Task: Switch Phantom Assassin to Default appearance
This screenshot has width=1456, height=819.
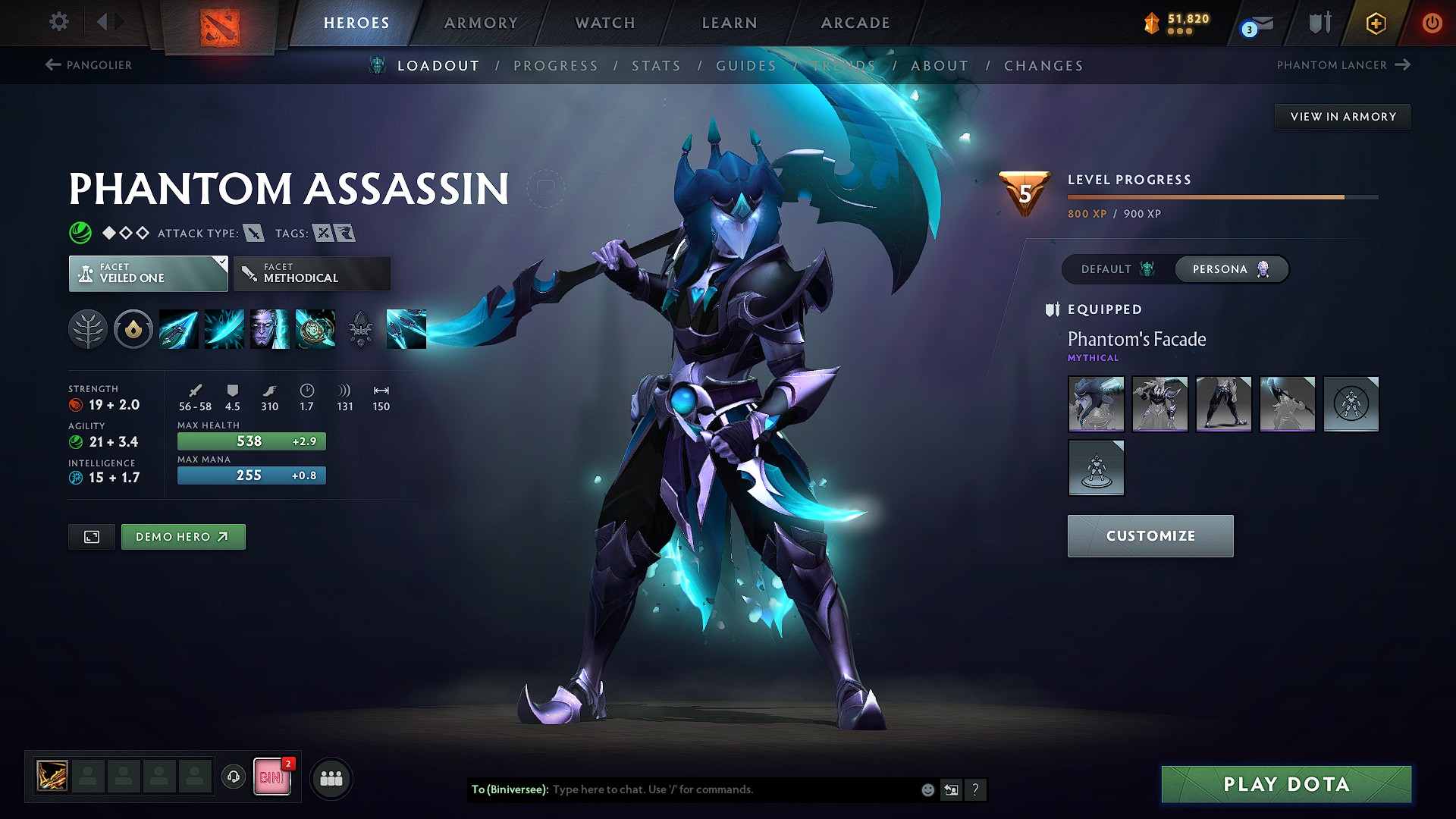Action: [1113, 269]
